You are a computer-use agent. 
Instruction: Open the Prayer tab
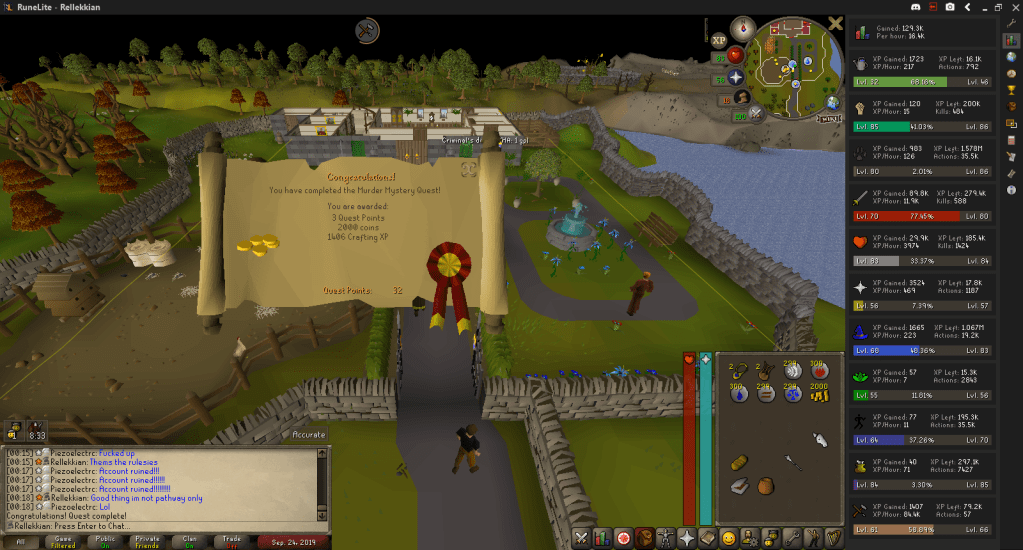pyautogui.click(x=685, y=537)
